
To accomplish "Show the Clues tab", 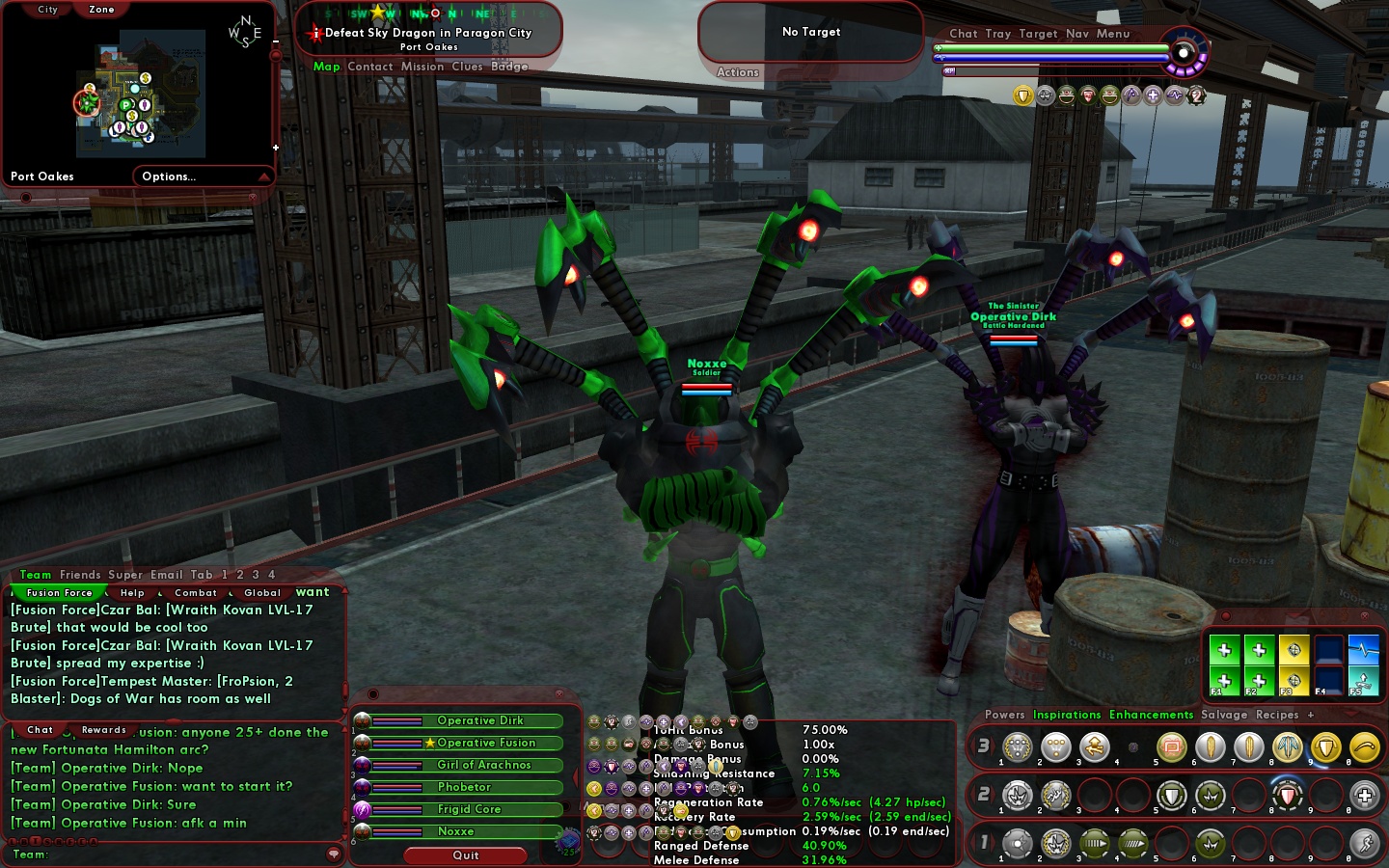I will tap(467, 67).
